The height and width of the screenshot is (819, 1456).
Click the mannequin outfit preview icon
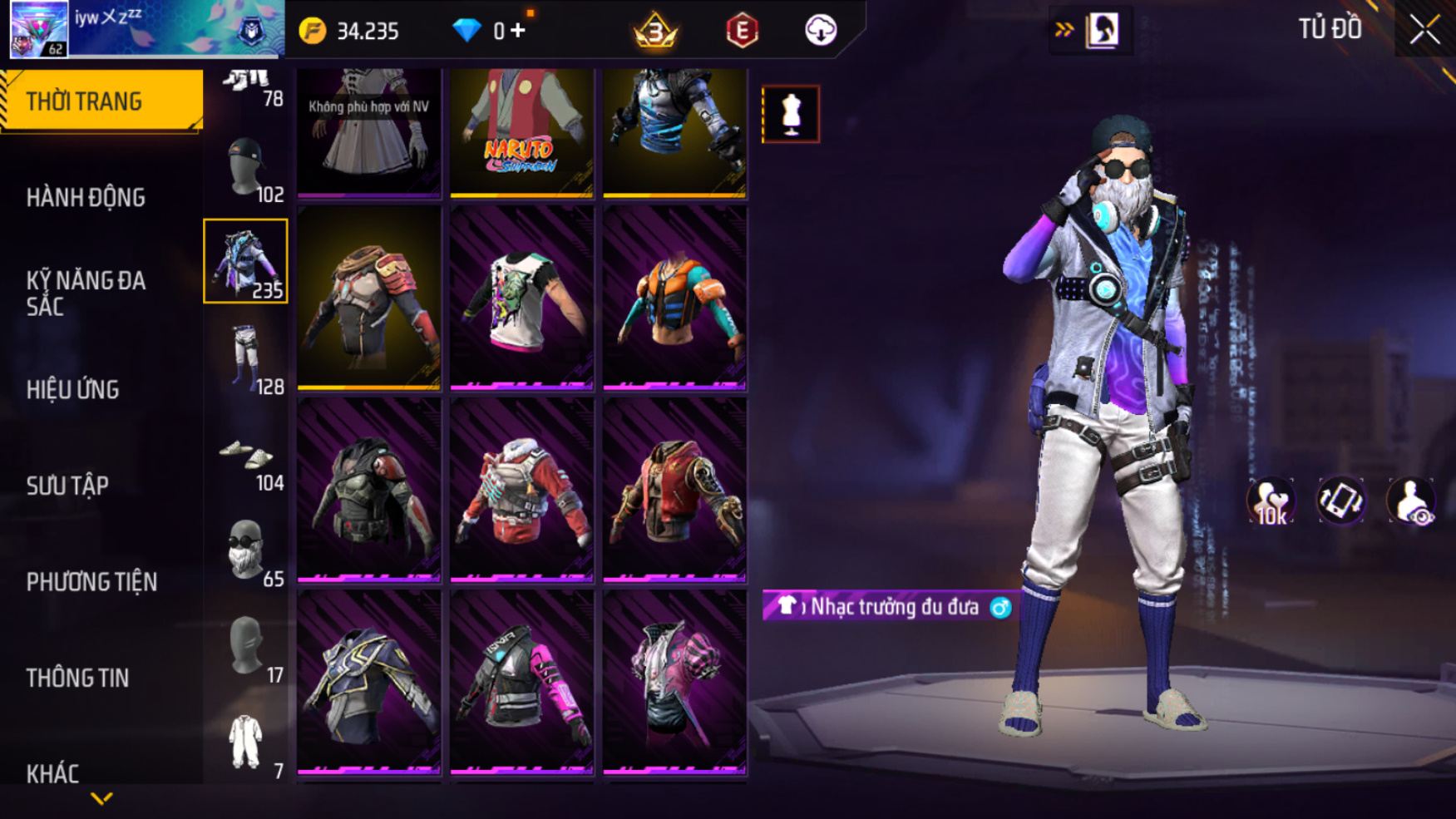pyautogui.click(x=790, y=114)
